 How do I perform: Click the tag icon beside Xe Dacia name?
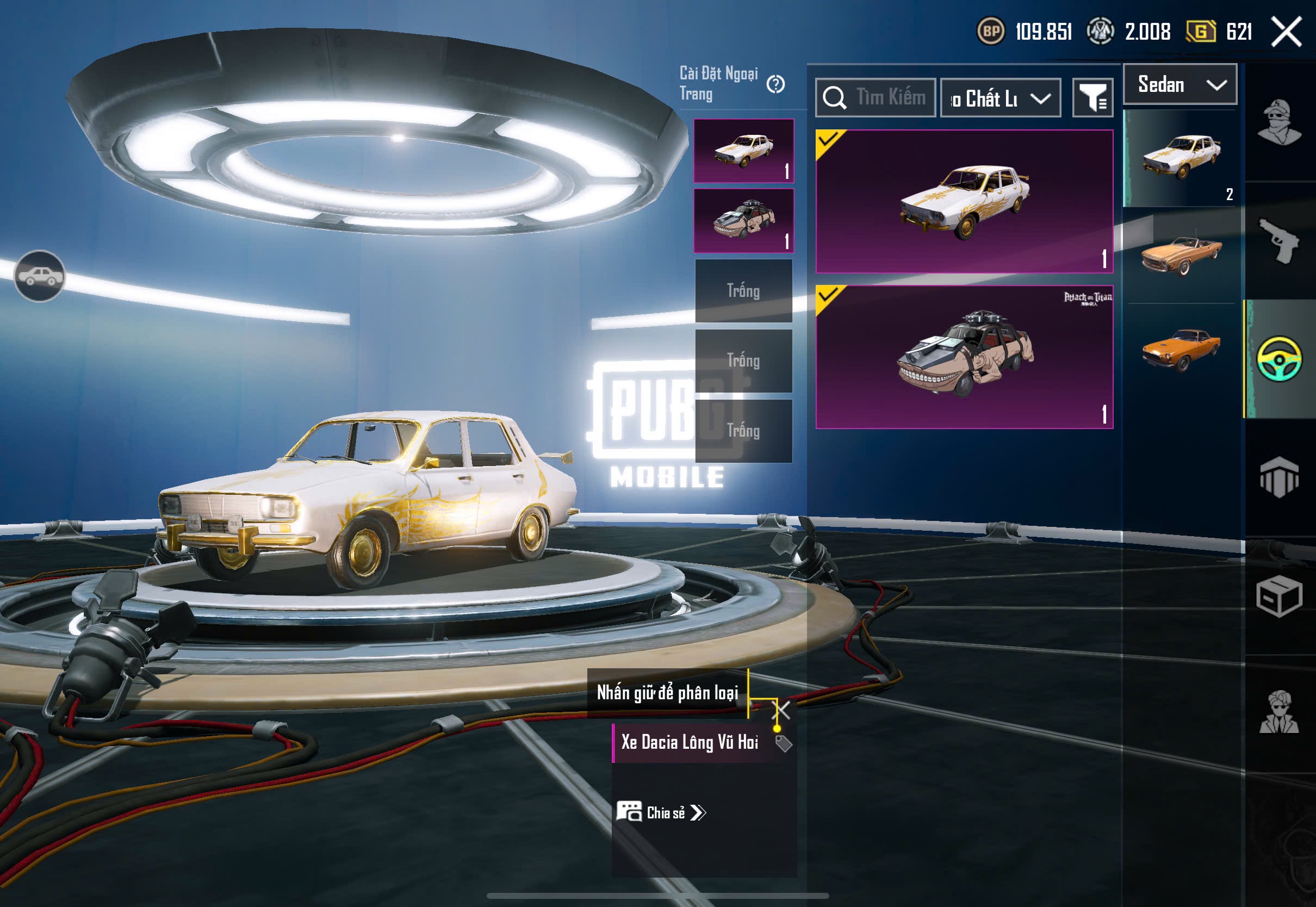pos(784,743)
